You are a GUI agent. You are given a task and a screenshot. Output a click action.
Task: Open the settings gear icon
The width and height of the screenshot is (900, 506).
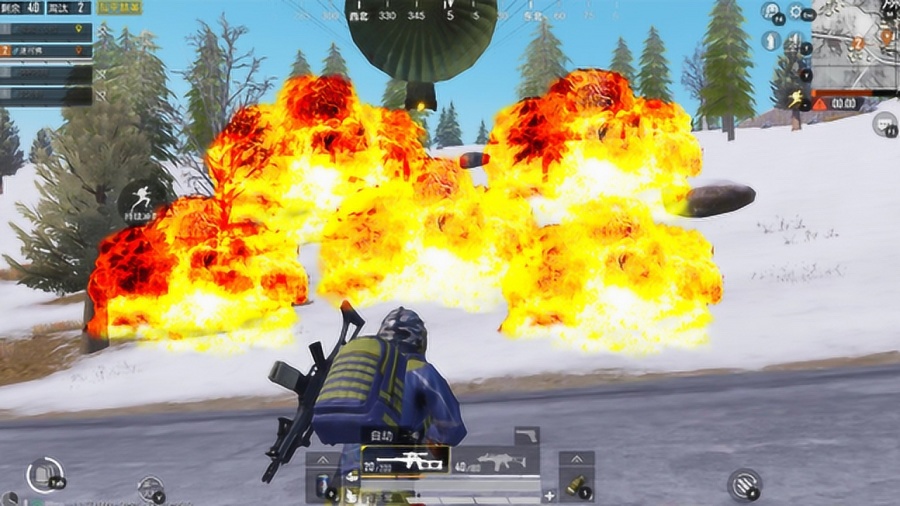click(x=796, y=12)
